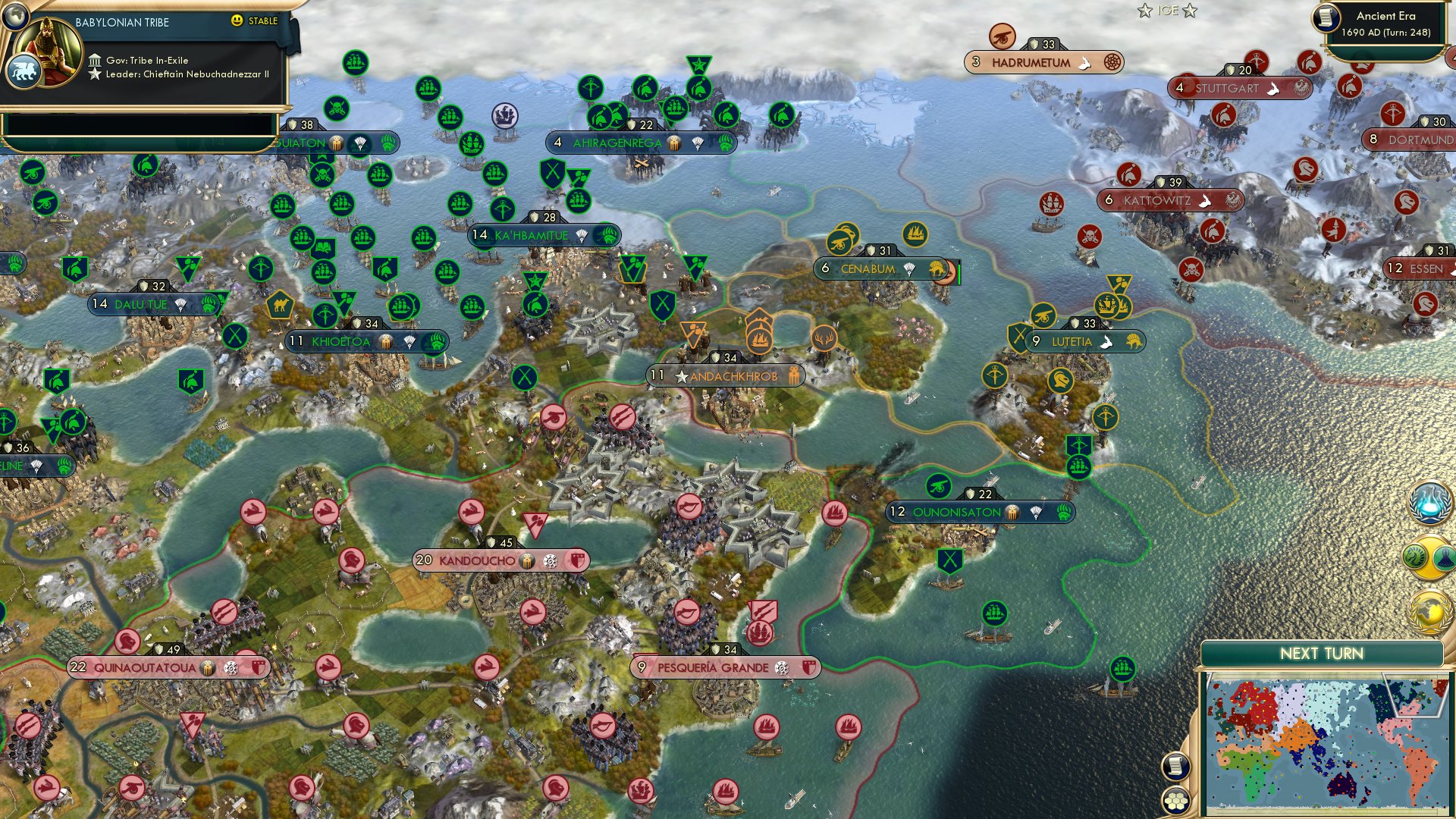1456x819 pixels.
Task: Click the courthouse icon on Ounonisaton's banner
Action: pos(1012,513)
